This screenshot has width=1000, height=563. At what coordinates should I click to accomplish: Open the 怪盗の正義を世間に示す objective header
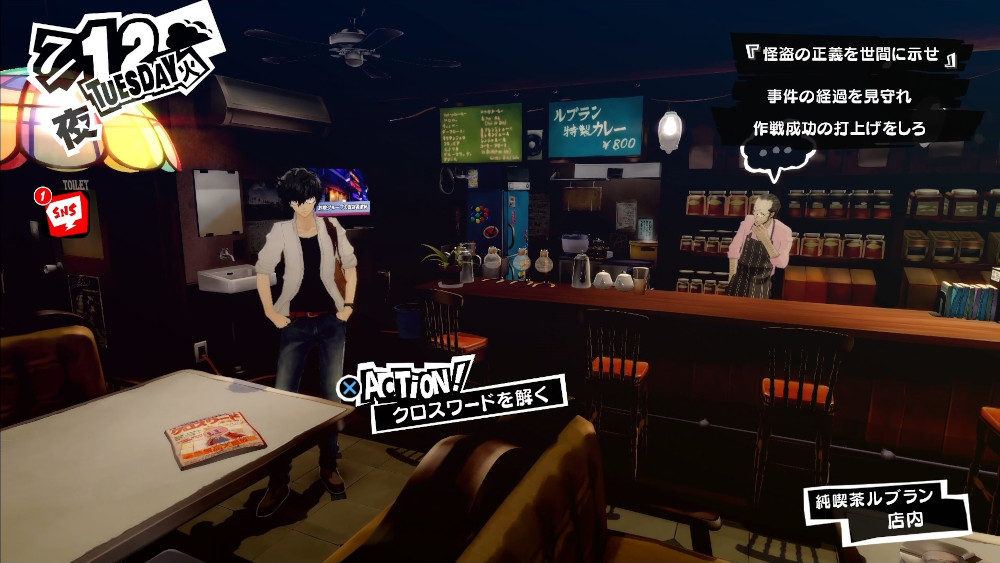[844, 56]
